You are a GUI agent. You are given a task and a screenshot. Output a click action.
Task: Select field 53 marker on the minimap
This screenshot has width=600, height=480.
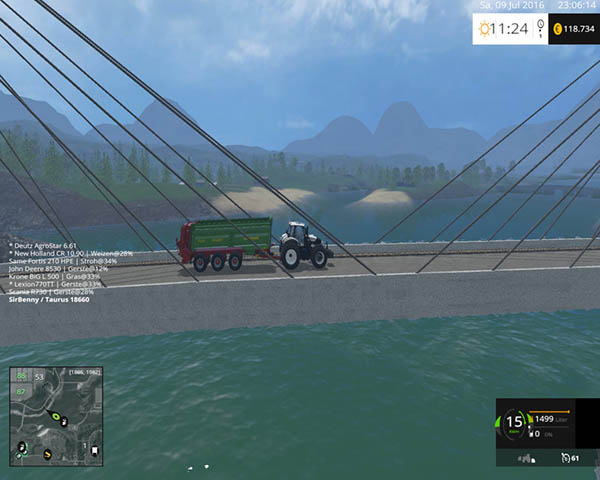[40, 378]
